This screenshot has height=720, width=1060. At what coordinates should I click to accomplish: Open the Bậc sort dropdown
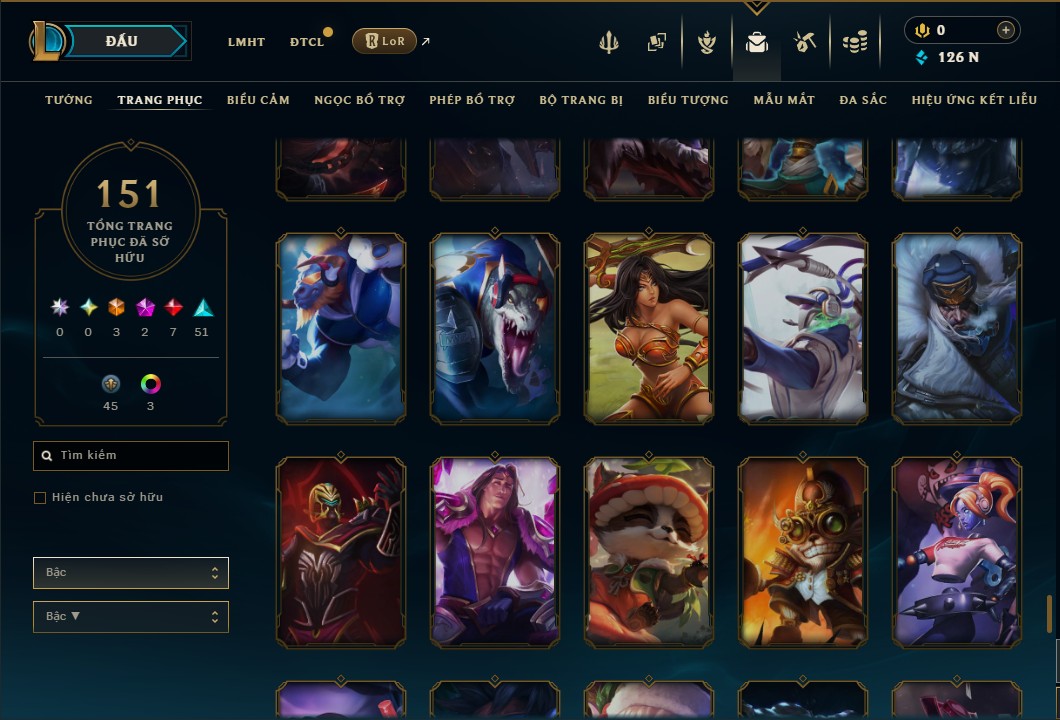[x=131, y=573]
